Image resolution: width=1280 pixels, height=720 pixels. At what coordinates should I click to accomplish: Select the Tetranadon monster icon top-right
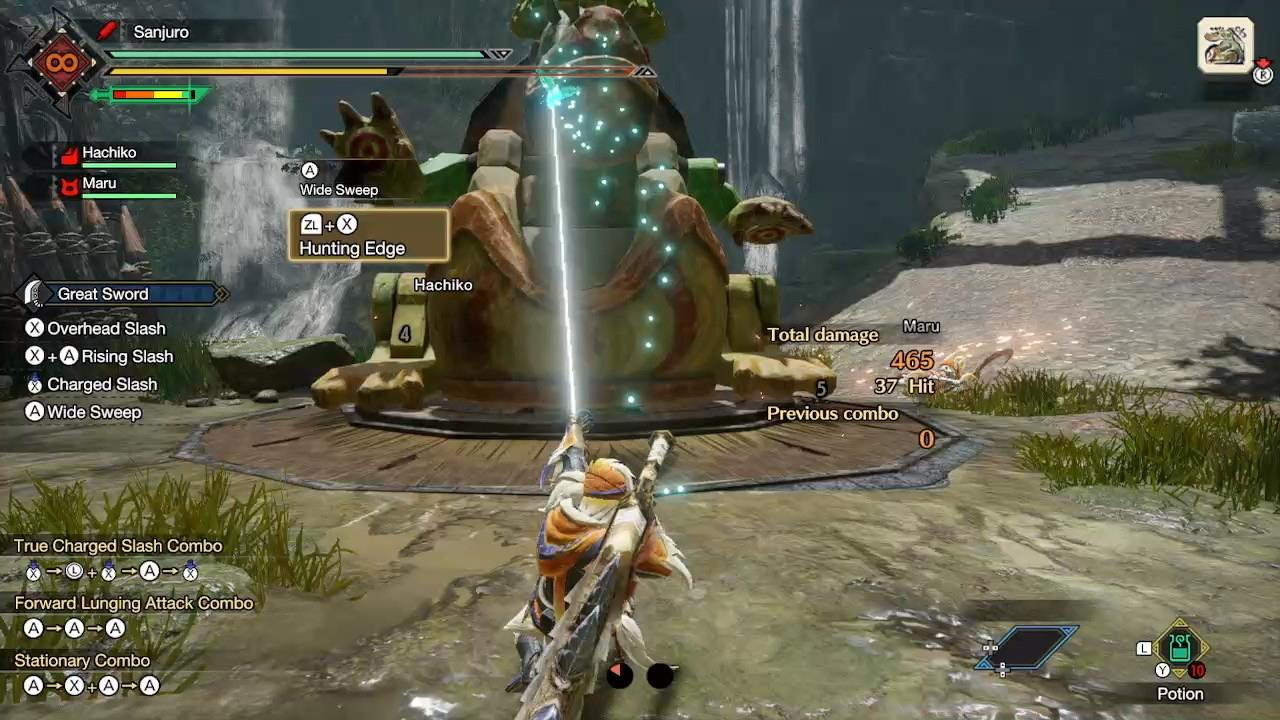coord(1225,43)
